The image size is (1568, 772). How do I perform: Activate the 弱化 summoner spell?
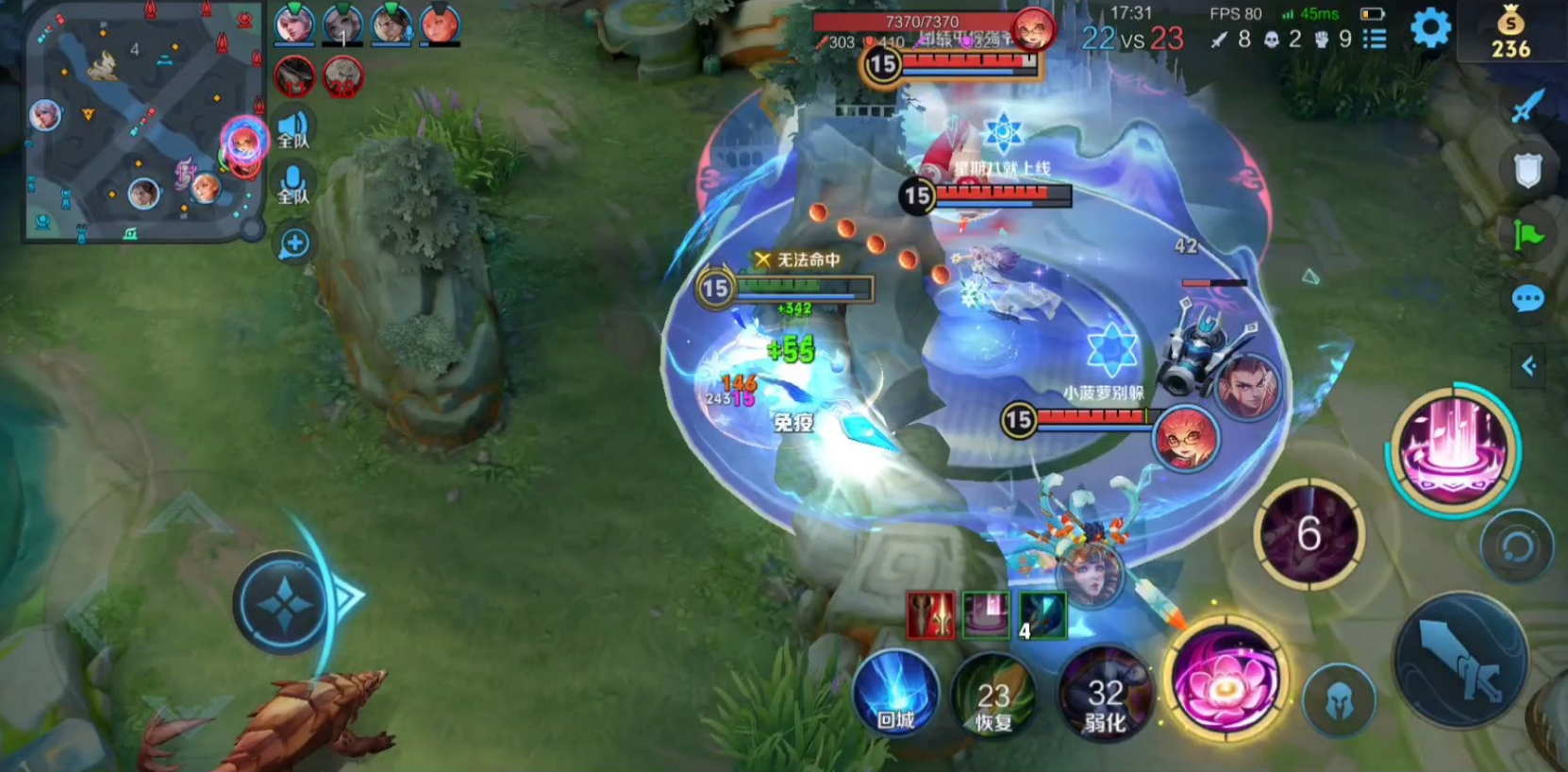click(1105, 700)
